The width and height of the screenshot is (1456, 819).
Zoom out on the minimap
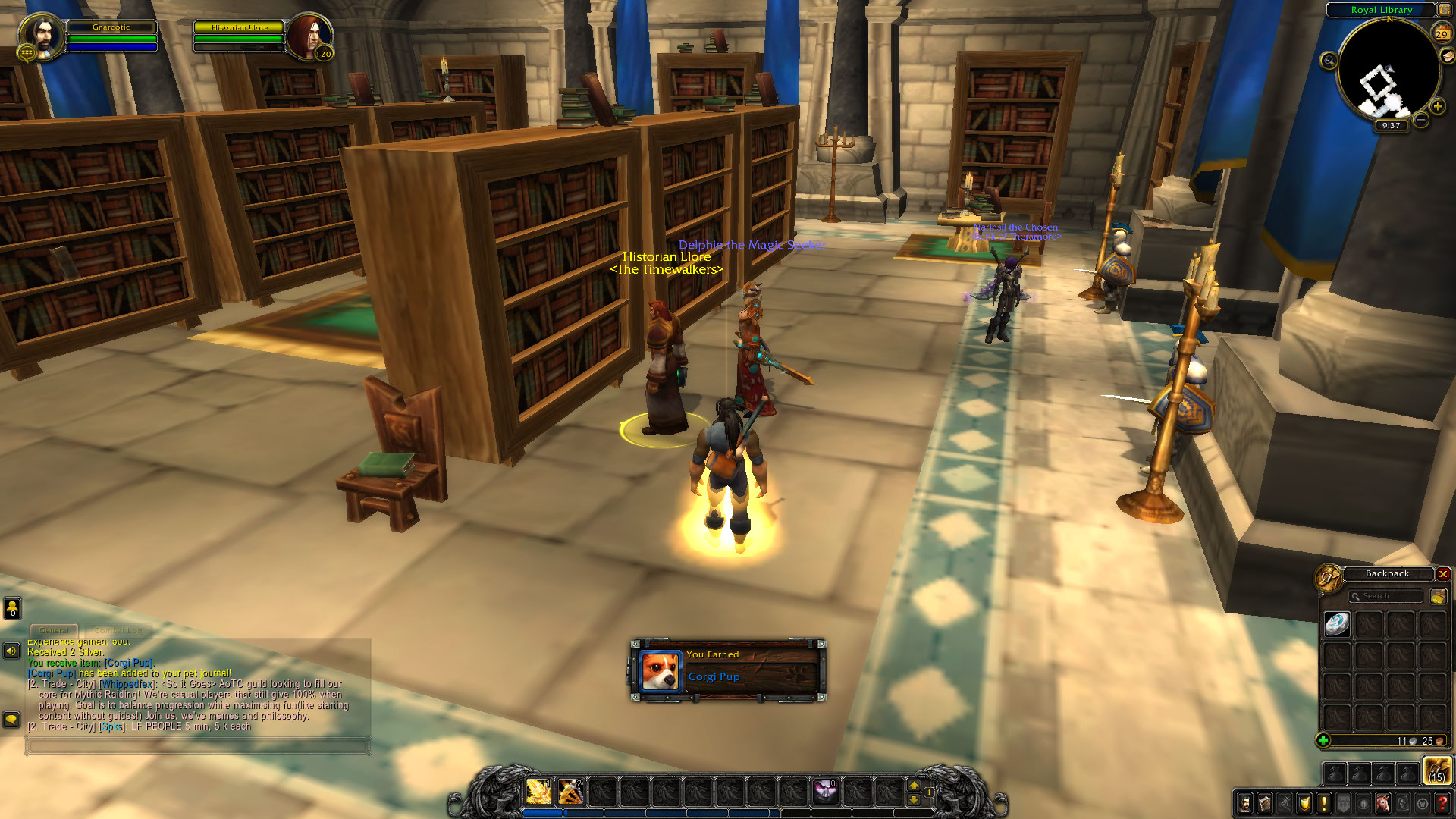coord(1421,120)
